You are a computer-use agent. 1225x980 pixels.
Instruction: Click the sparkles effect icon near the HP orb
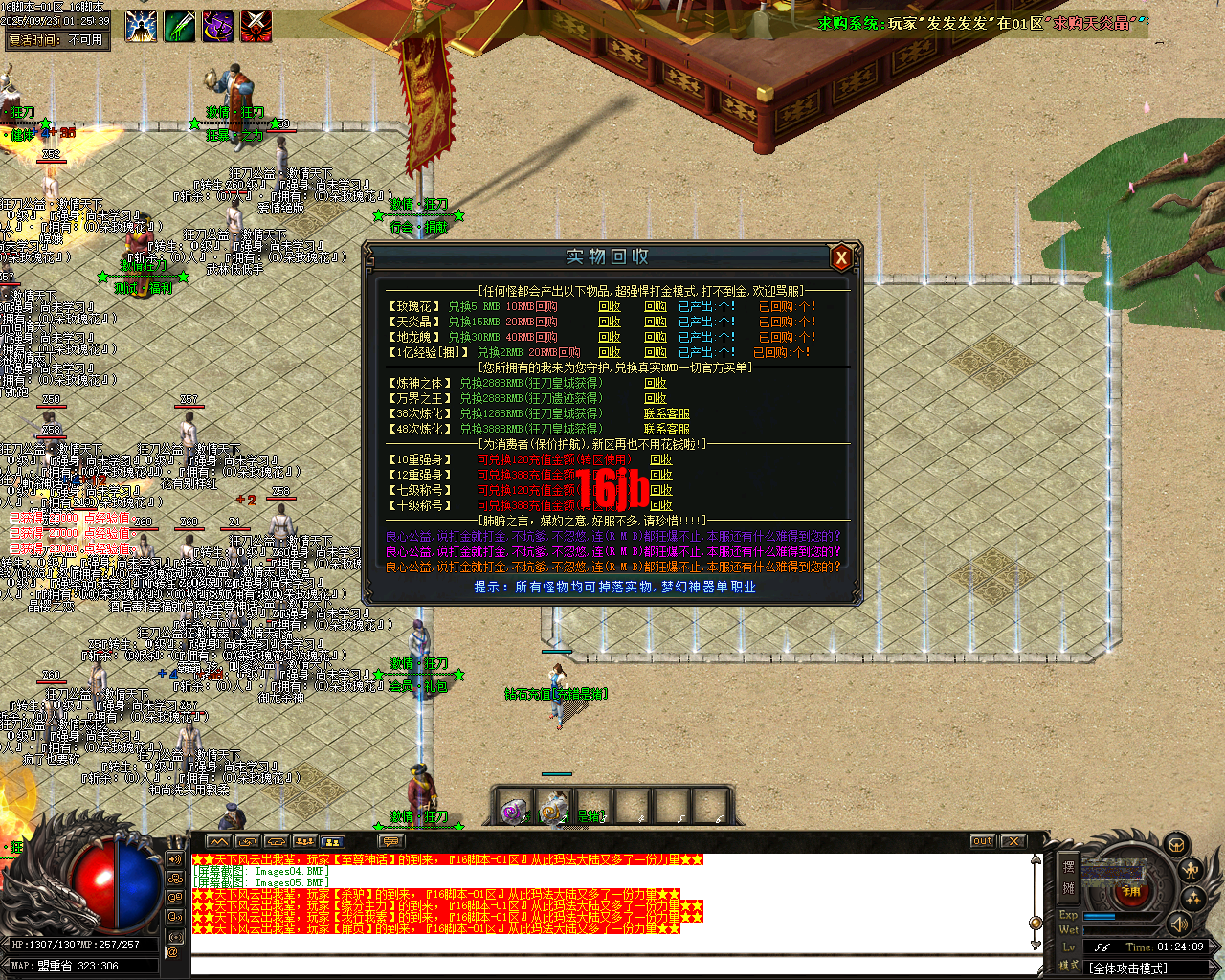(1194, 898)
